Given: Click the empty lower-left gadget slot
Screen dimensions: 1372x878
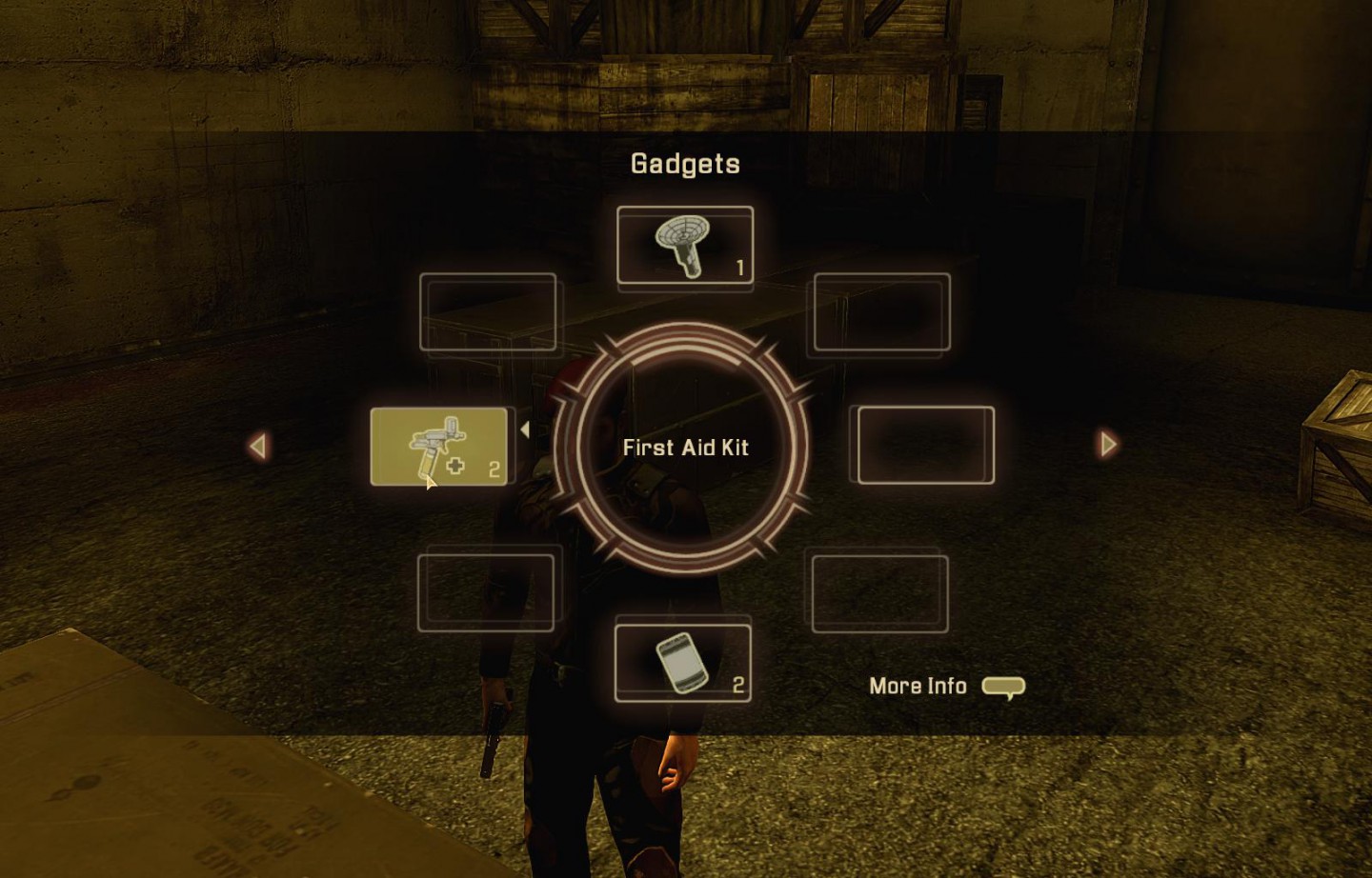Looking at the screenshot, I should (x=488, y=589).
